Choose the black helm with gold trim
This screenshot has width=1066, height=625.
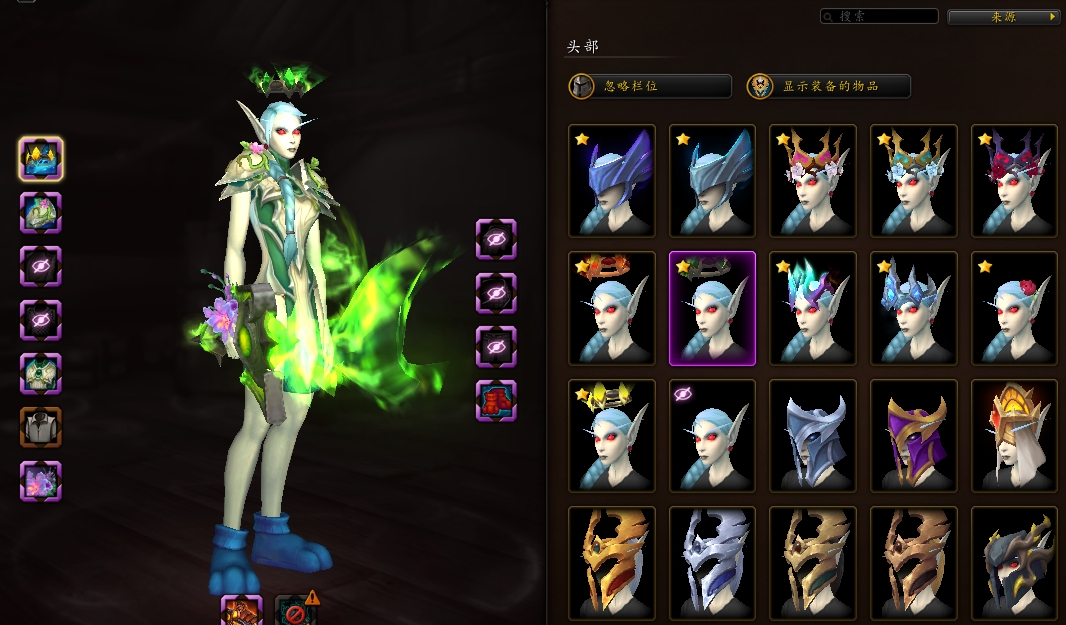click(1014, 563)
